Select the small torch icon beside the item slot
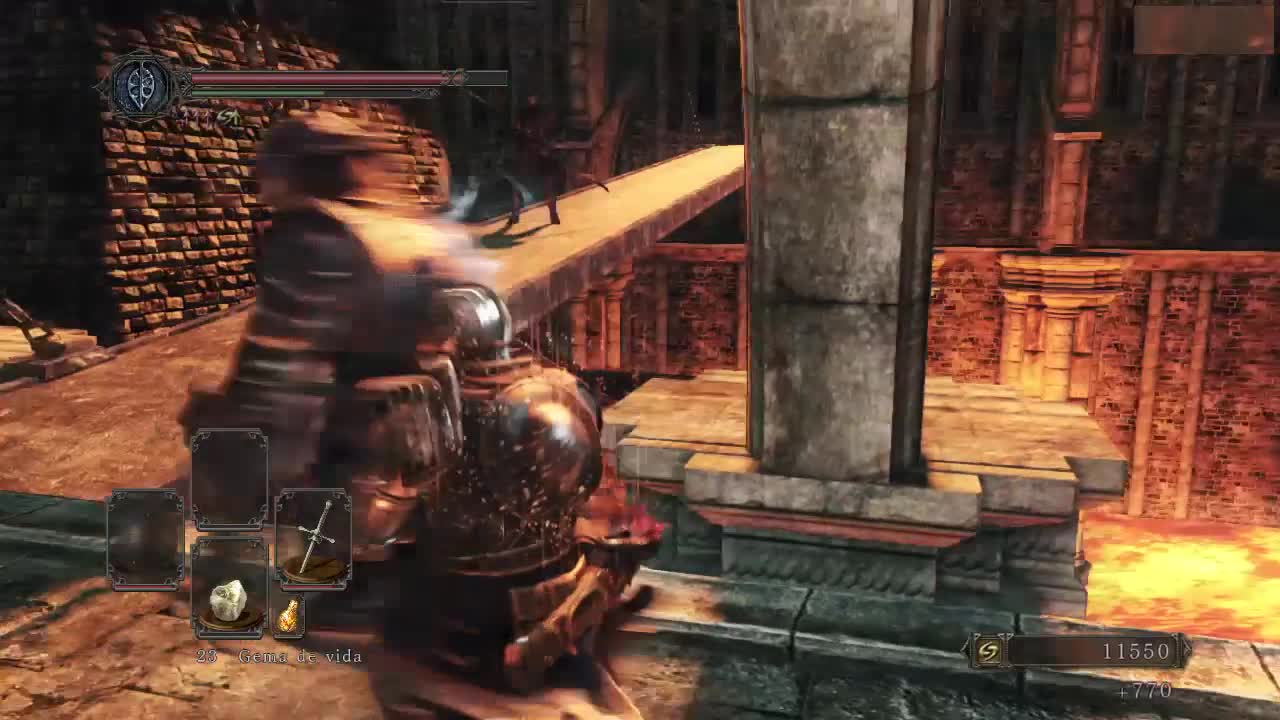This screenshot has height=720, width=1280. tap(290, 614)
